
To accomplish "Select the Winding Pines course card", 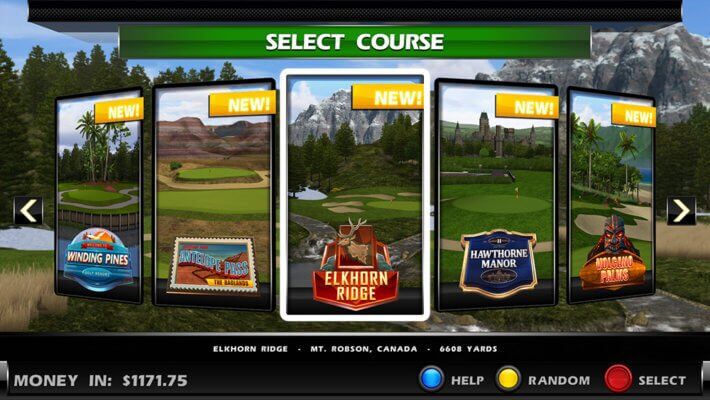I will [98, 195].
